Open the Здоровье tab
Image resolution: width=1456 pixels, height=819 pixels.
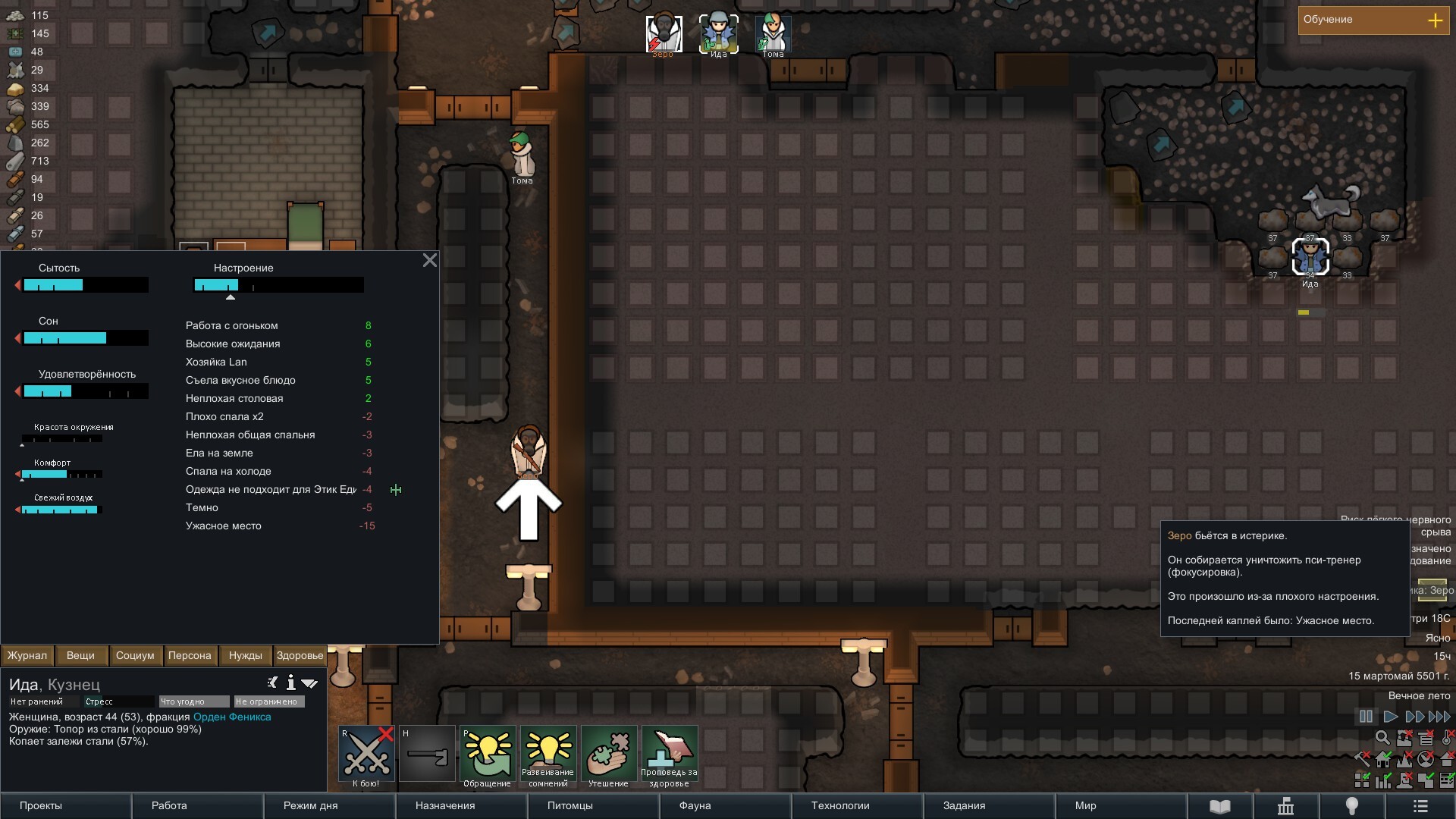(300, 656)
